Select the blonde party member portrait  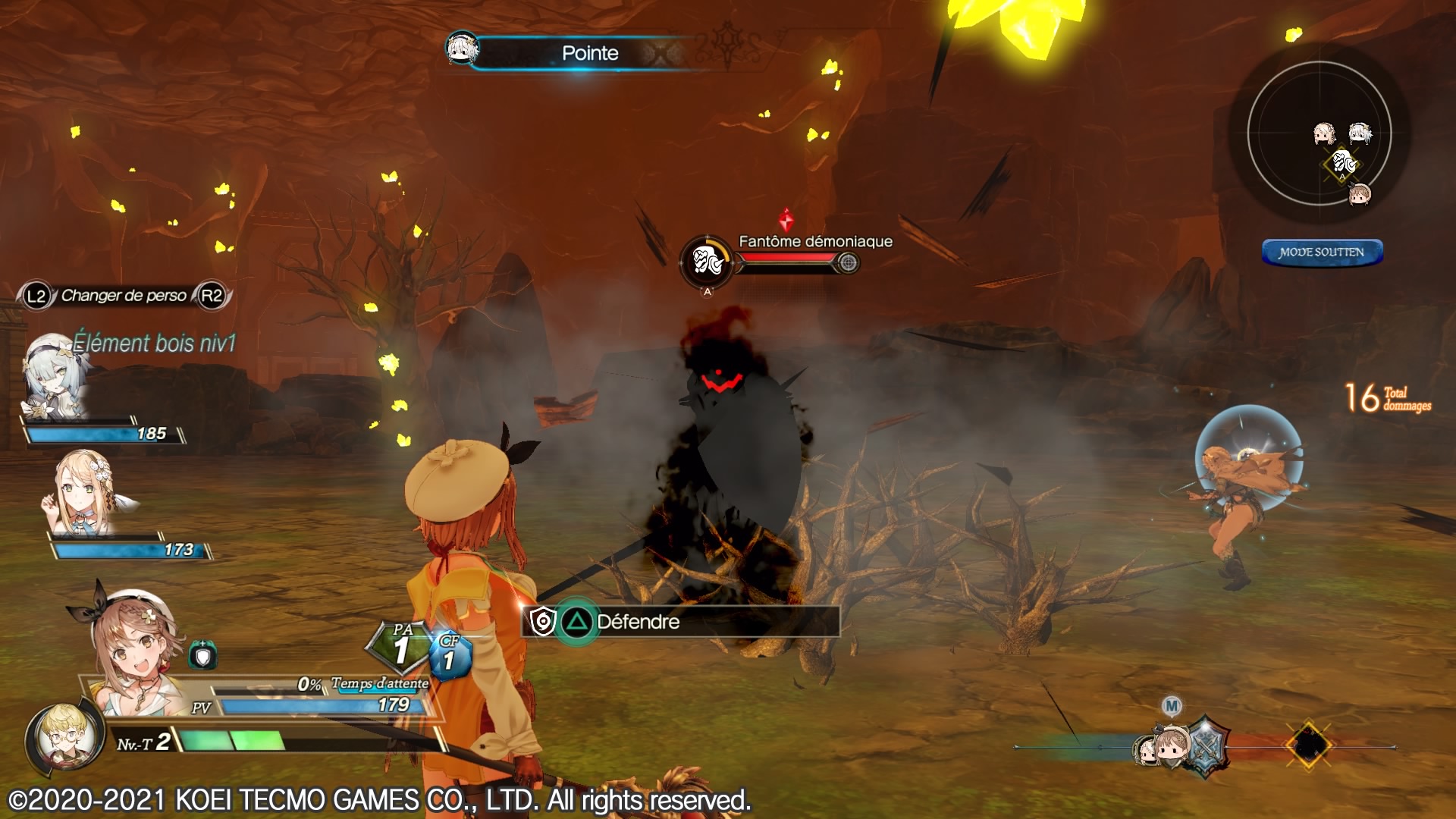click(85, 493)
